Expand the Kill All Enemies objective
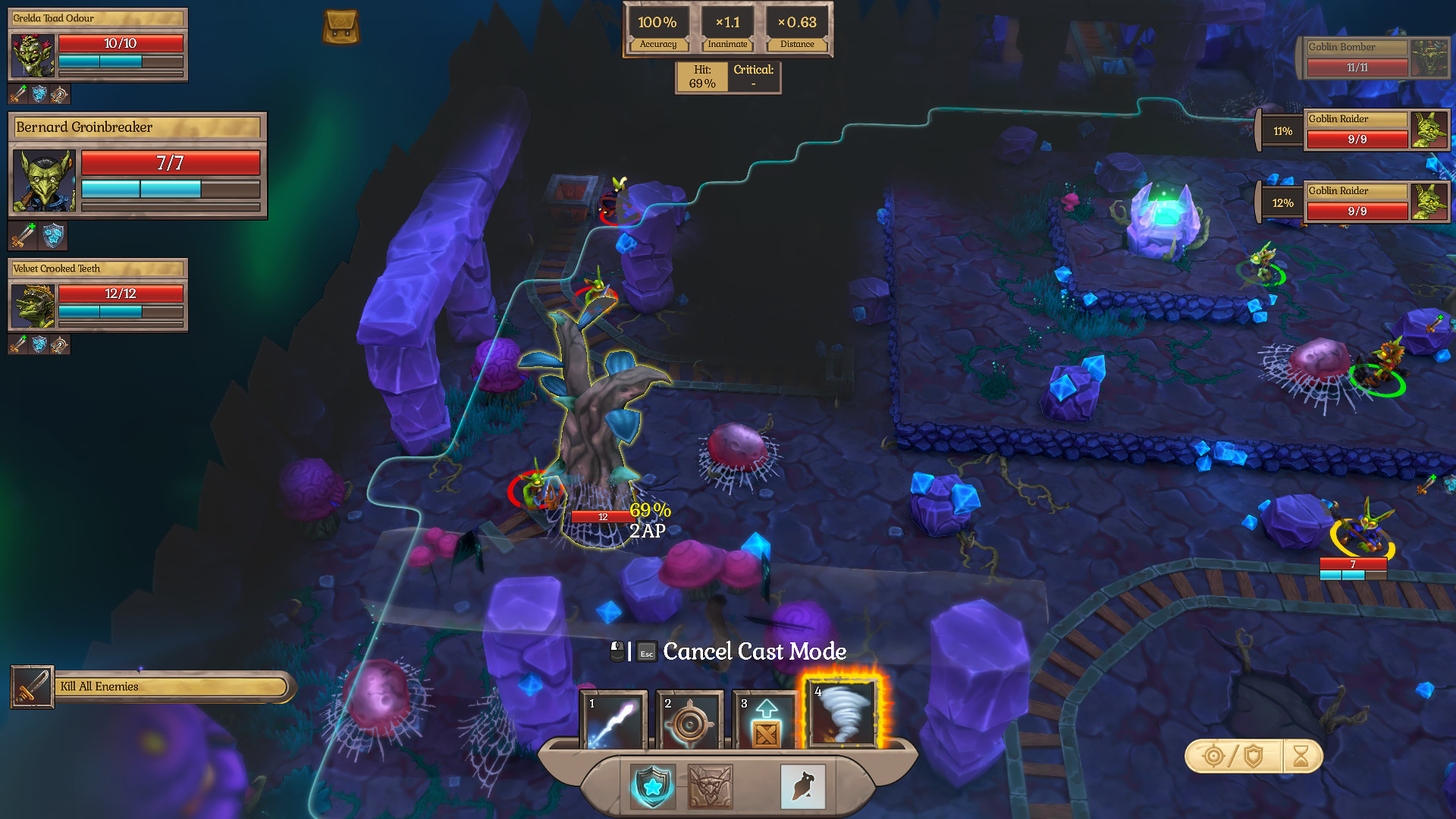Image resolution: width=1456 pixels, height=819 pixels. 150,686
